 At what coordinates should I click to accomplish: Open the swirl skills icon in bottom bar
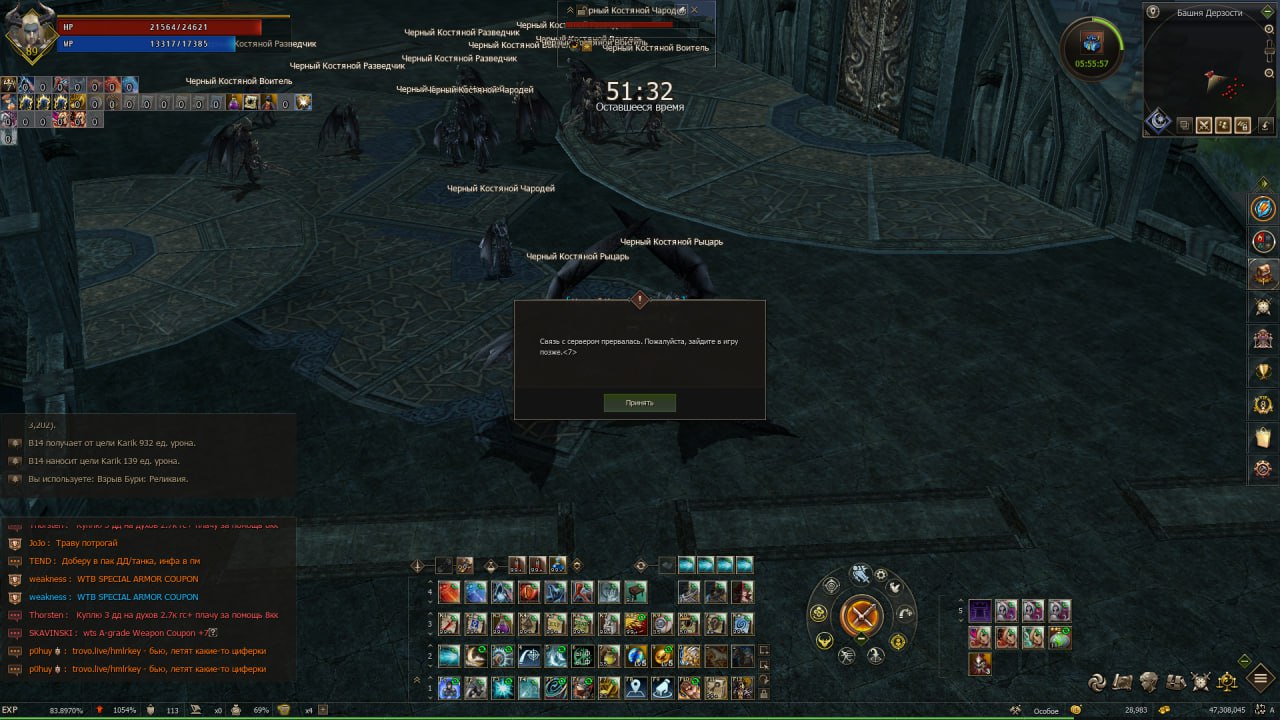pyautogui.click(x=1097, y=682)
